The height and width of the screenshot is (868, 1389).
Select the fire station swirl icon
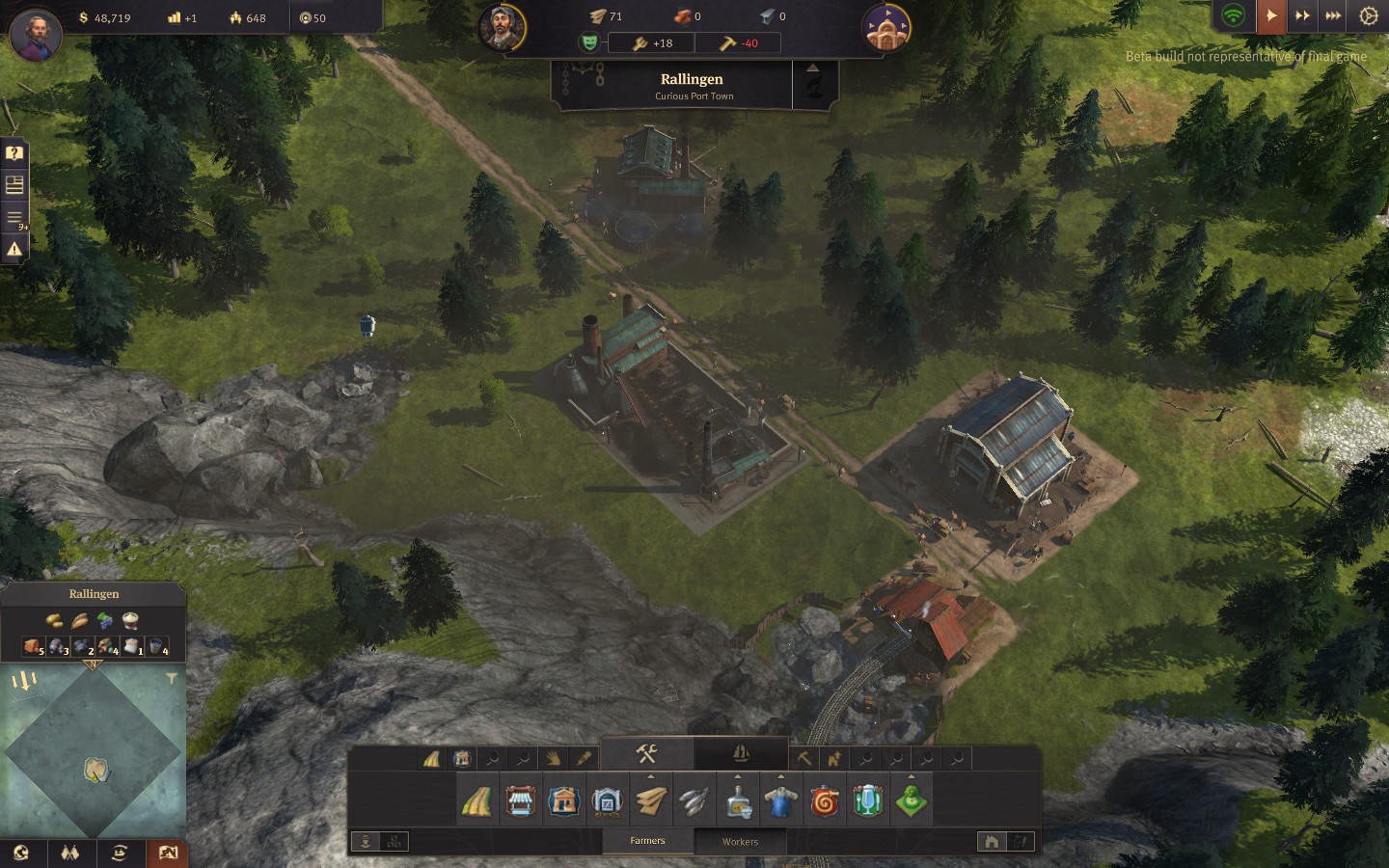click(825, 801)
